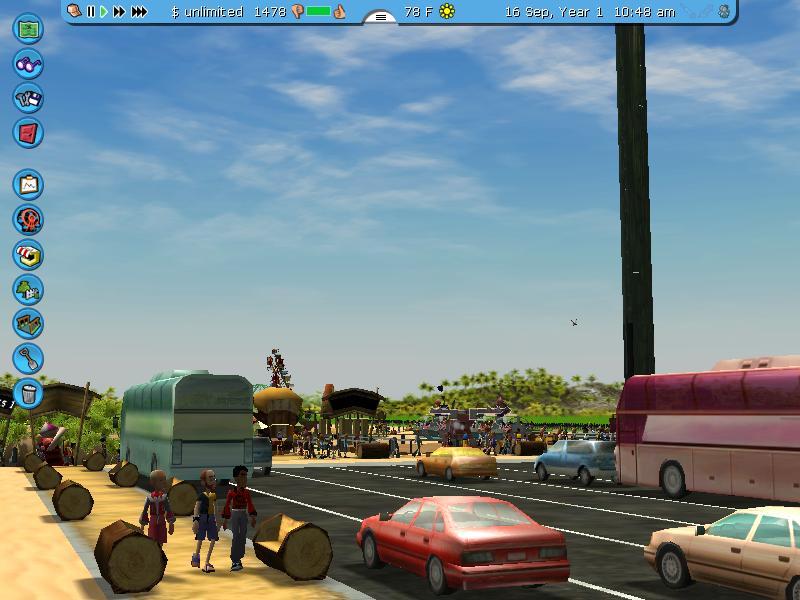
Task: Click the sunny weather icon
Action: point(447,12)
